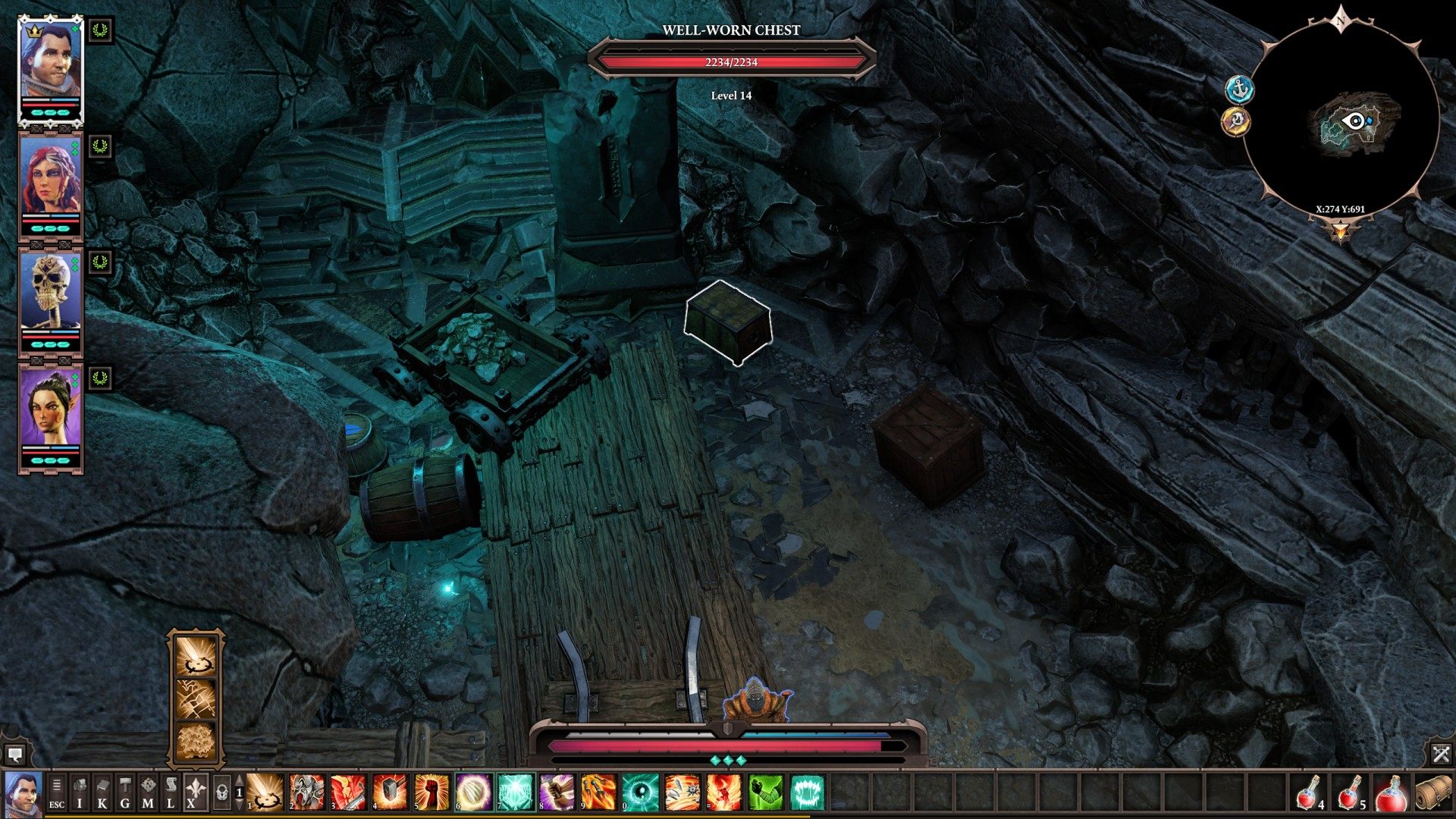Open the inventory bag button
The image size is (1456, 819).
coord(80,793)
